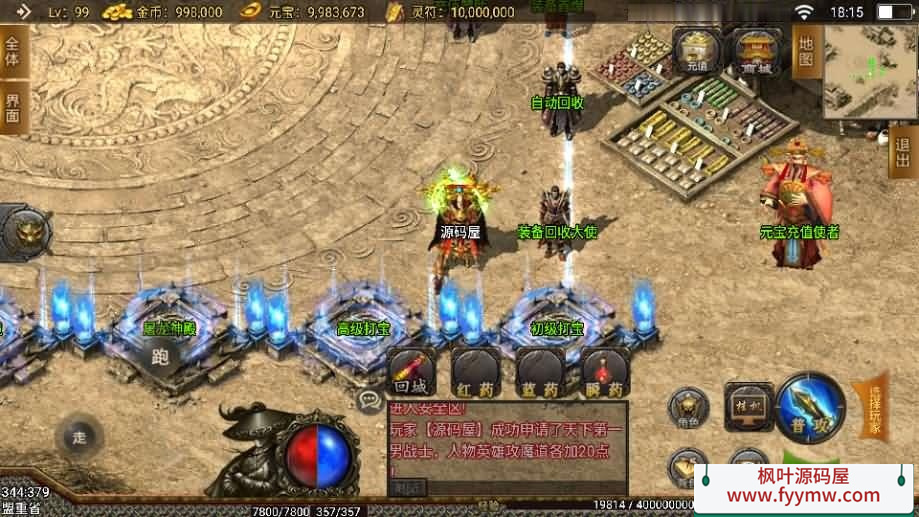The image size is (919, 517).
Task: Use the 回城 return-to-town scroll
Action: tap(411, 372)
